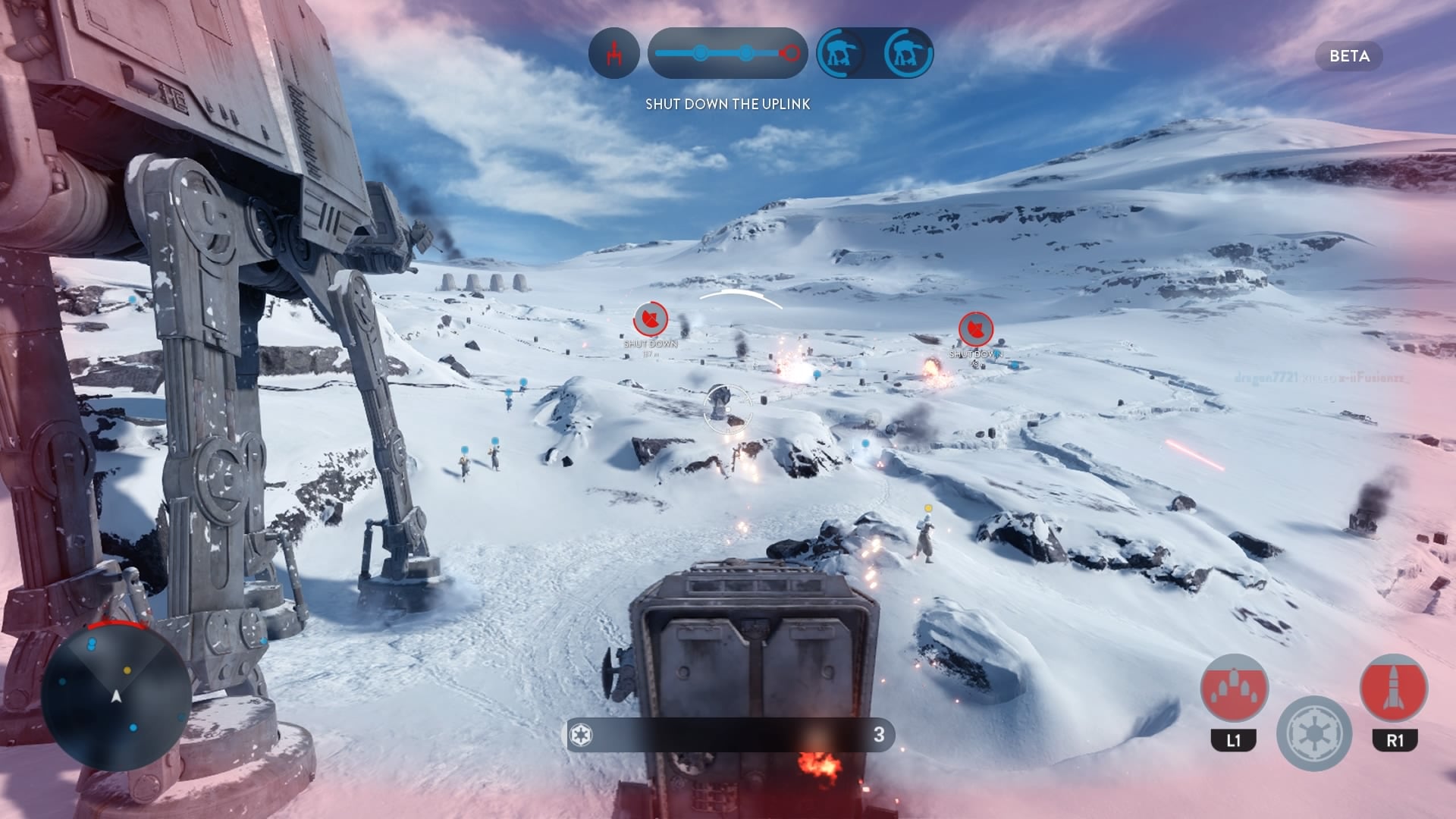Click the Imperial emblem on the vehicle bar

click(x=581, y=734)
